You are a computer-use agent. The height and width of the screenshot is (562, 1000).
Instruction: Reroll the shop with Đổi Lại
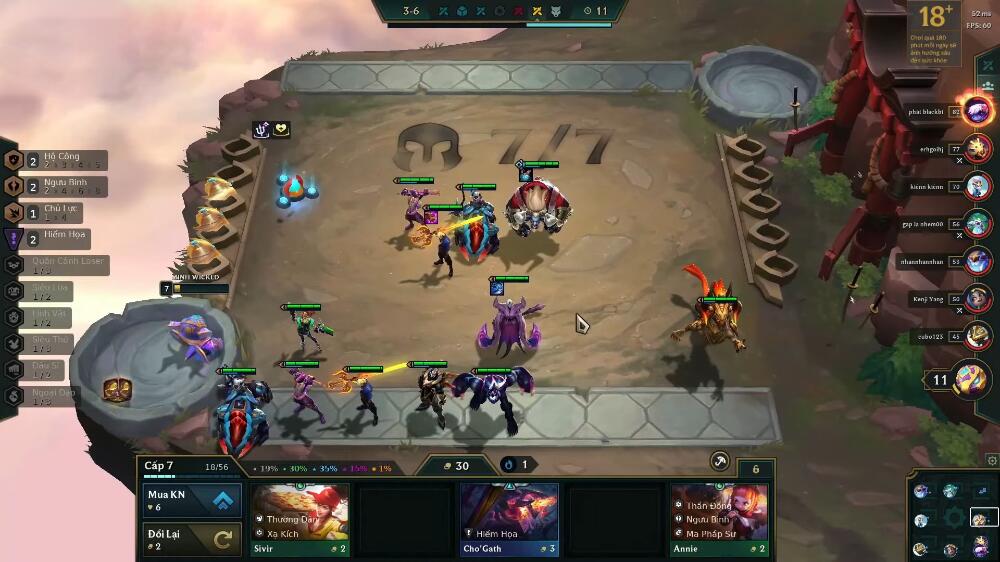pyautogui.click(x=191, y=539)
